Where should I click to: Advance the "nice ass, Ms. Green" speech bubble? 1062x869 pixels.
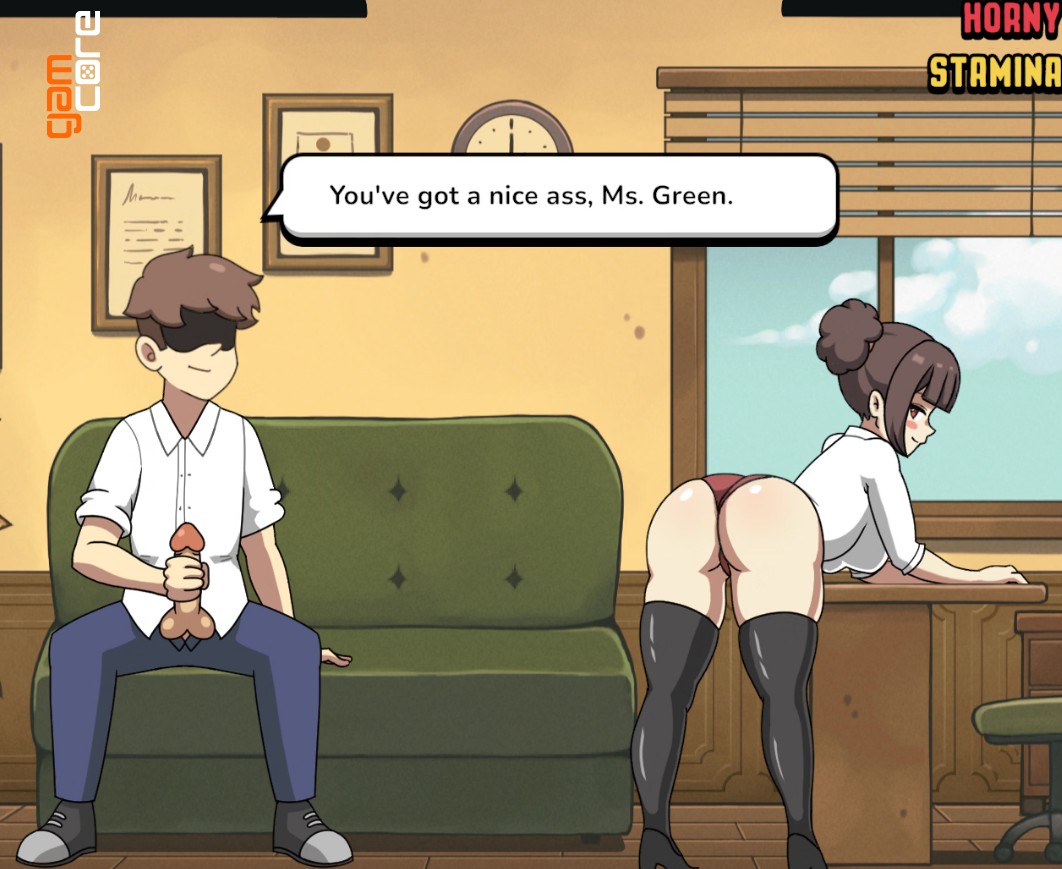(x=558, y=197)
